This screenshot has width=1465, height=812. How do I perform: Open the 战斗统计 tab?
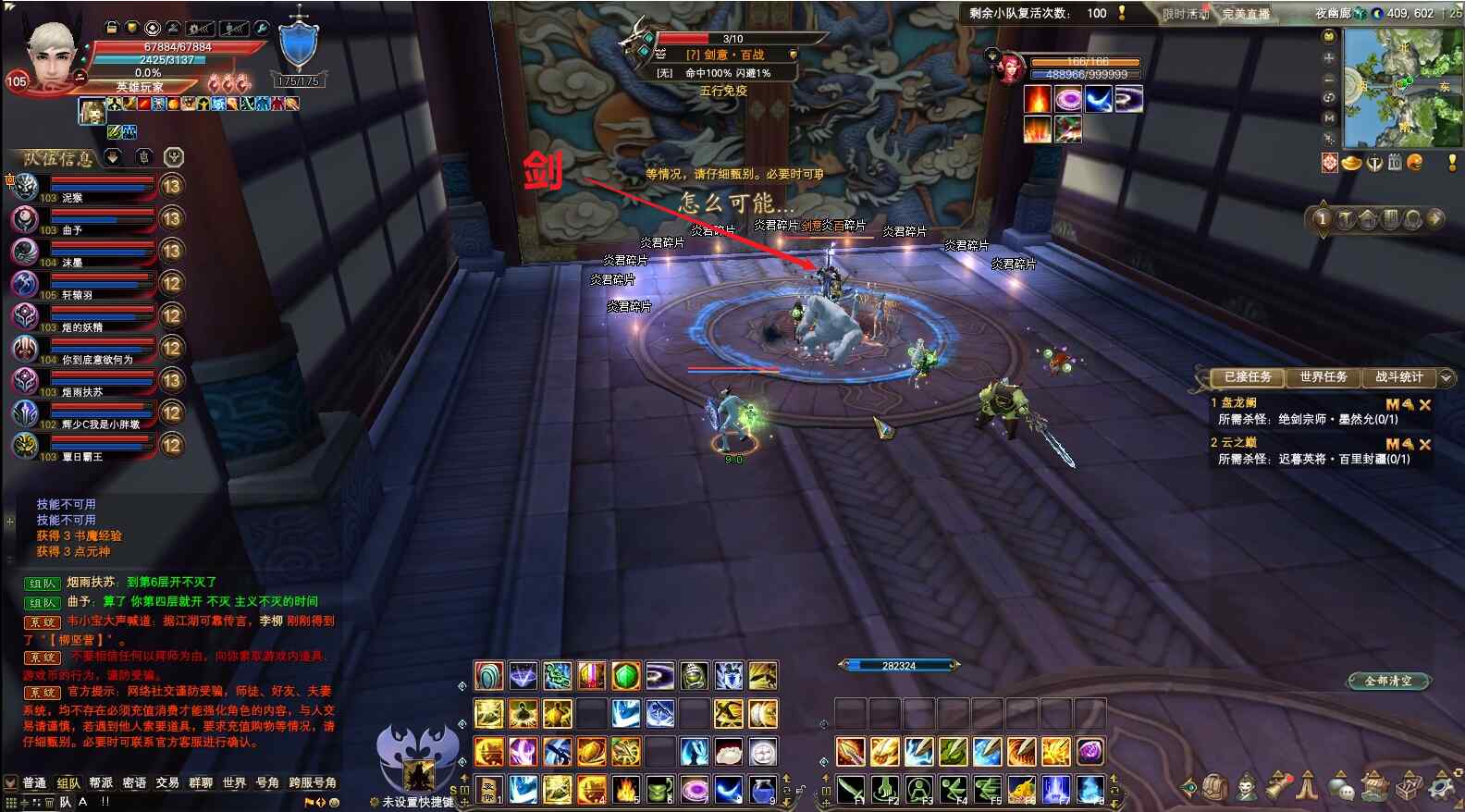(1398, 377)
